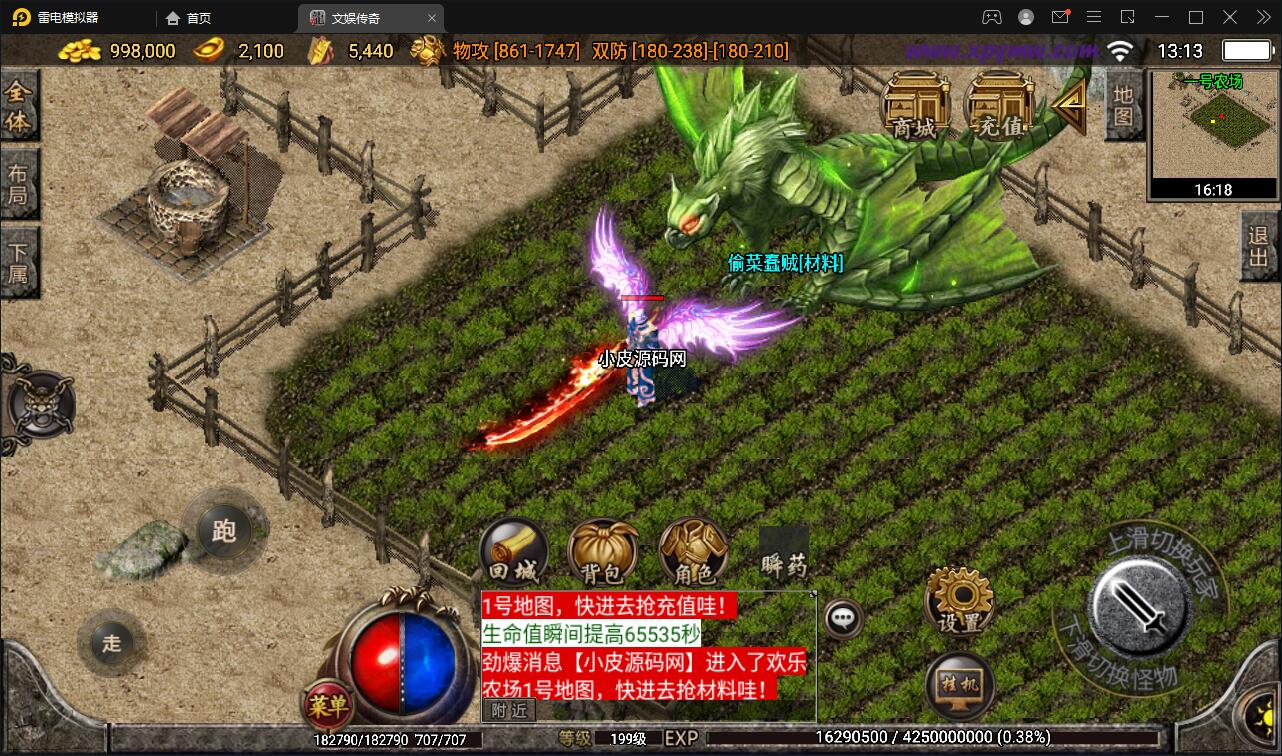Toggle 走 walk movement mode

click(x=111, y=643)
